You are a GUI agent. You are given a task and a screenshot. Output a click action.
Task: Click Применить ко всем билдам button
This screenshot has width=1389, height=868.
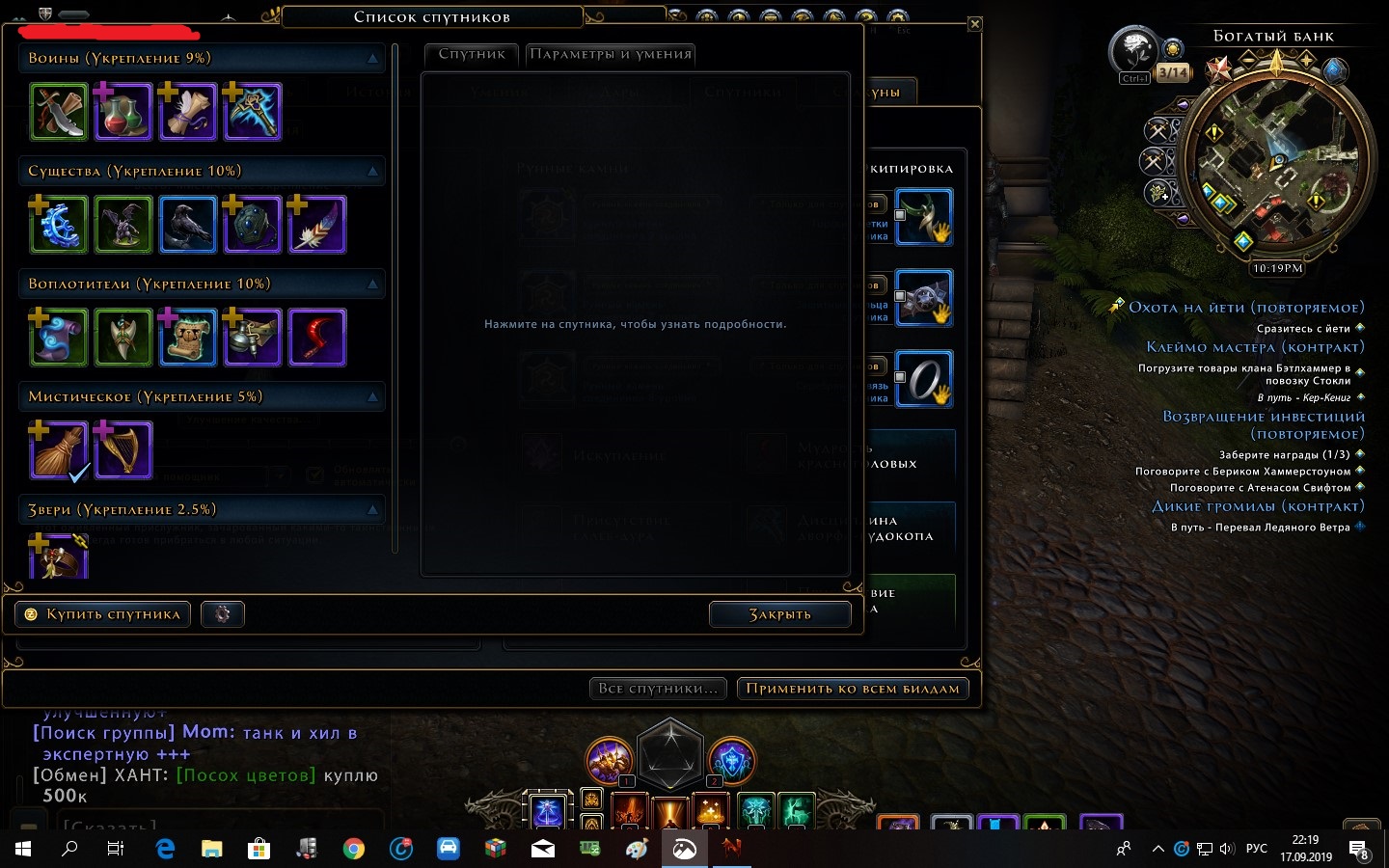click(853, 689)
